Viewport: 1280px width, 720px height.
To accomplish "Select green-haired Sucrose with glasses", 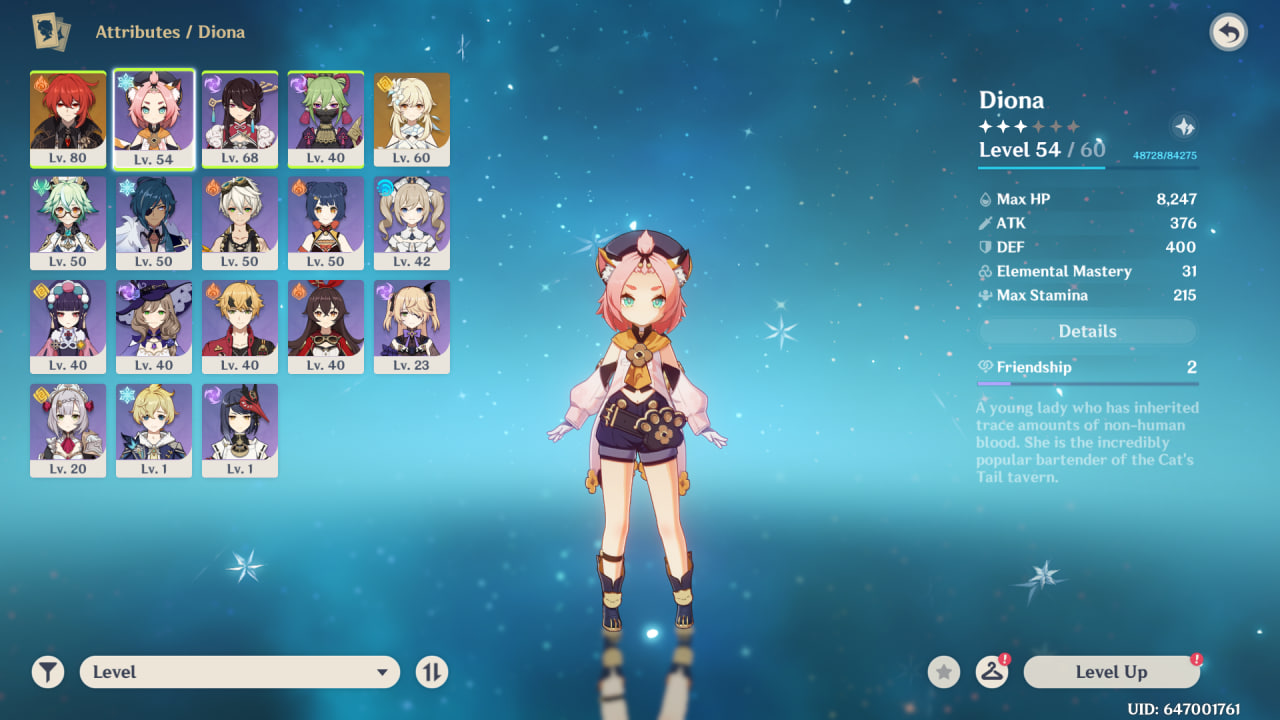I will tap(68, 223).
